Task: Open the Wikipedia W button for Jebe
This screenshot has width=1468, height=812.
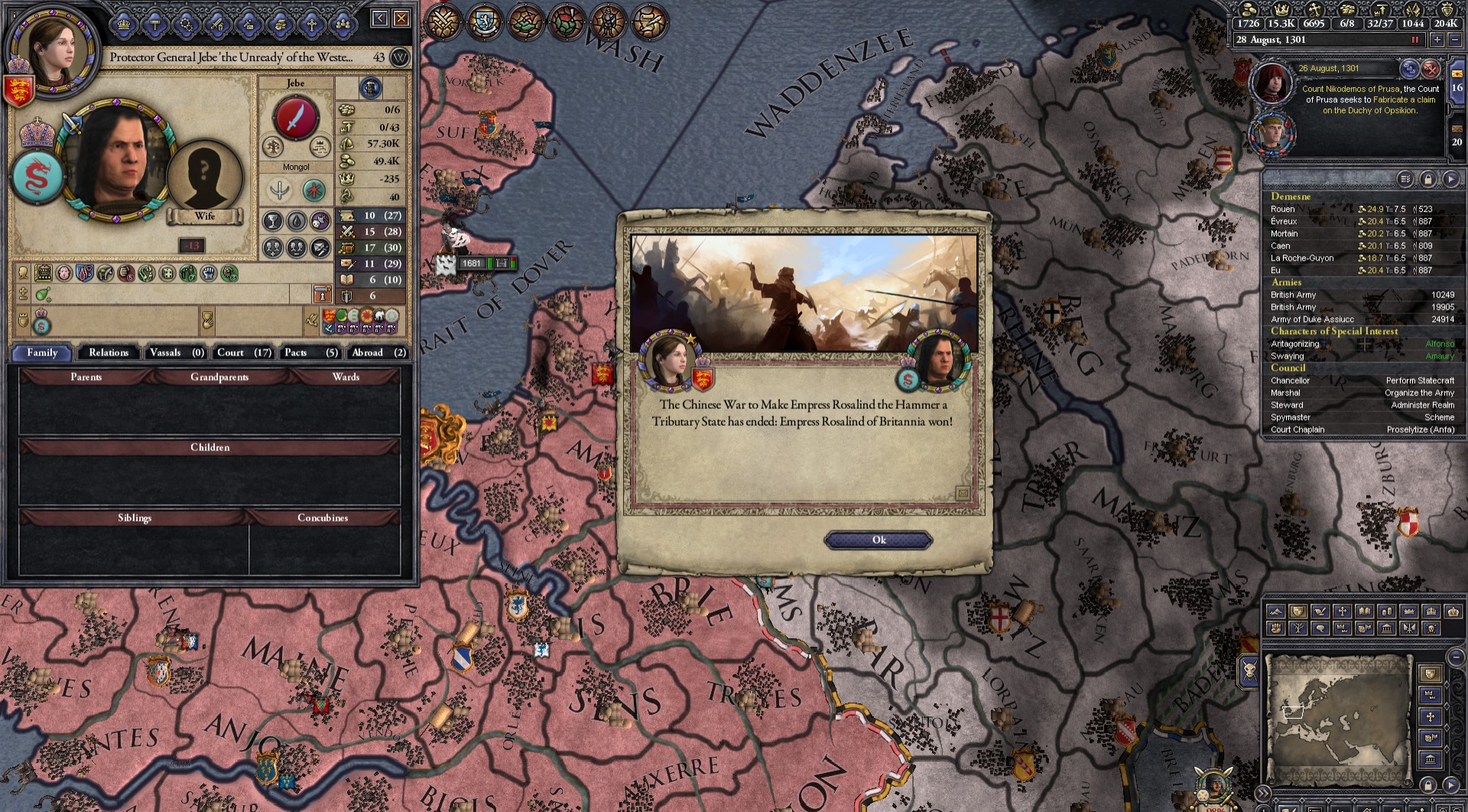Action: click(399, 57)
